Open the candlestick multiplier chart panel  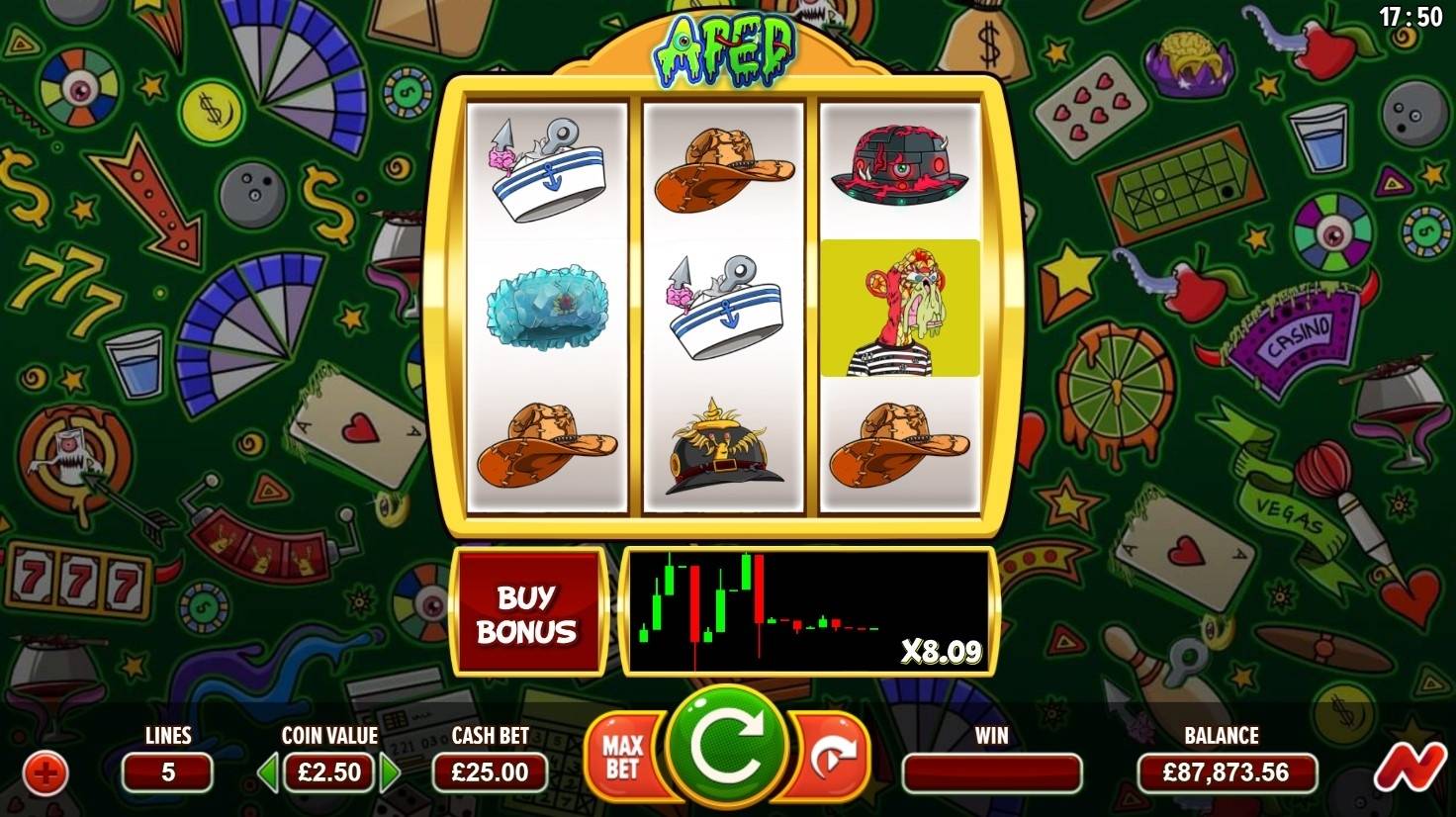[808, 610]
